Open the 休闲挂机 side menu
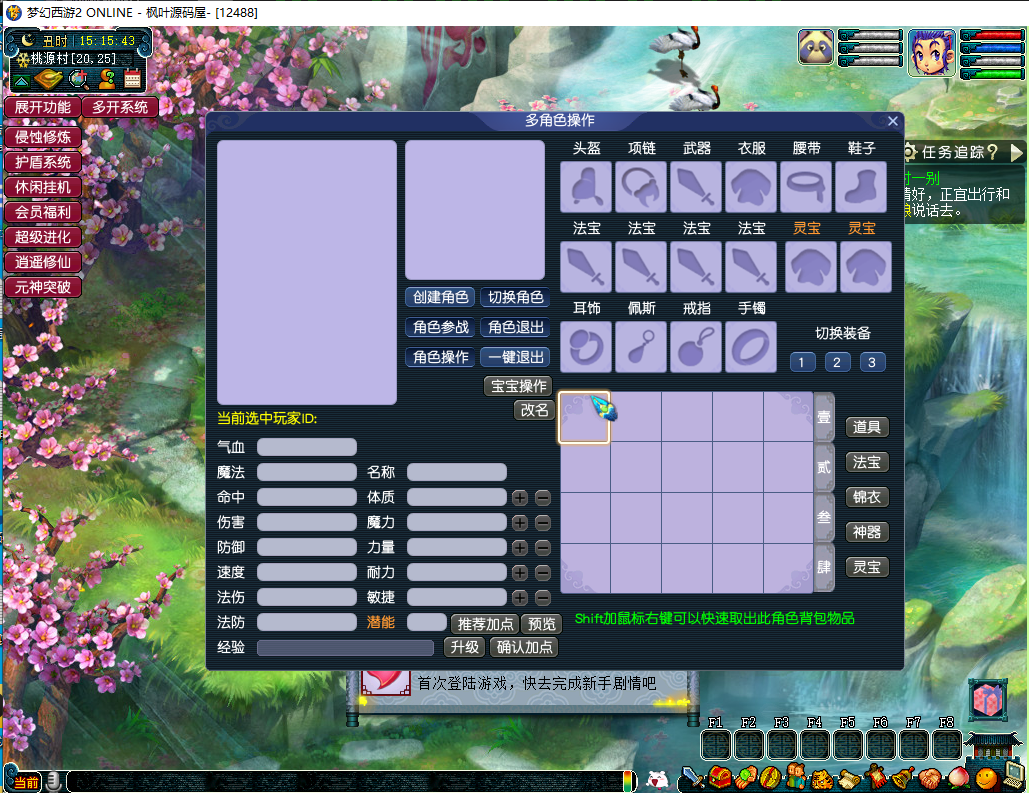 tap(42, 187)
